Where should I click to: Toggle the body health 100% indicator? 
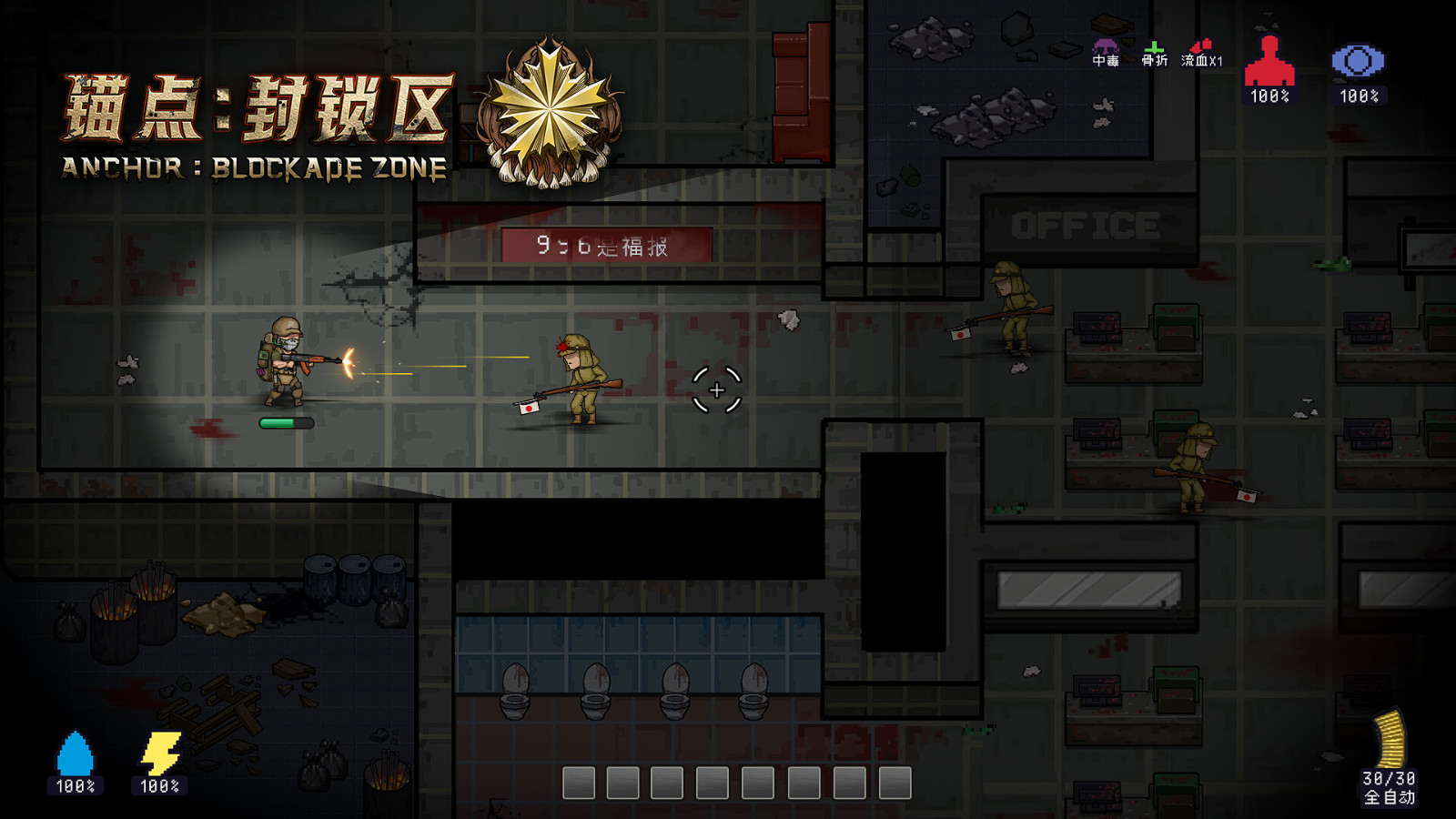(x=1269, y=95)
